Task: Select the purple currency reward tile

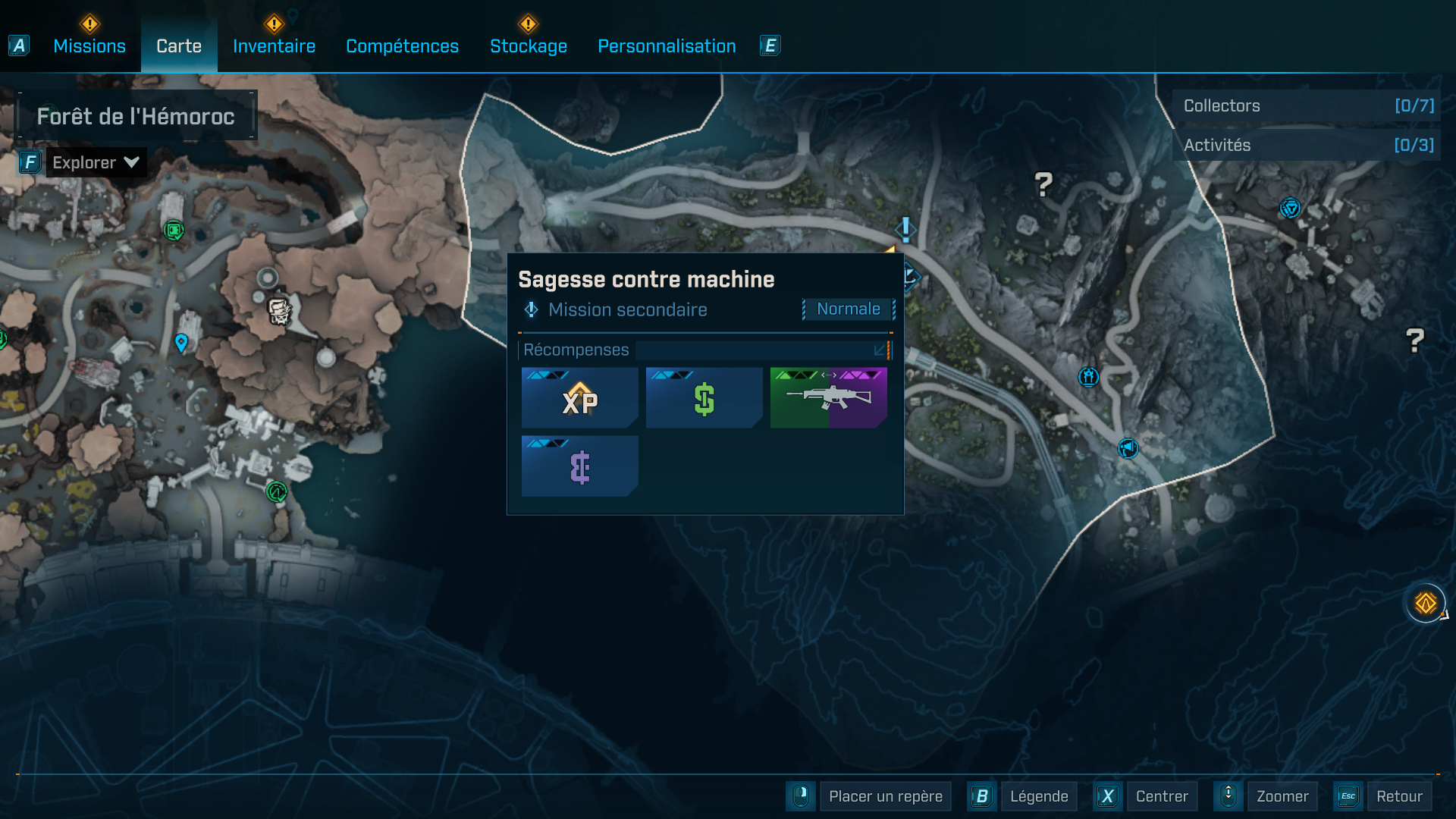Action: click(x=580, y=466)
